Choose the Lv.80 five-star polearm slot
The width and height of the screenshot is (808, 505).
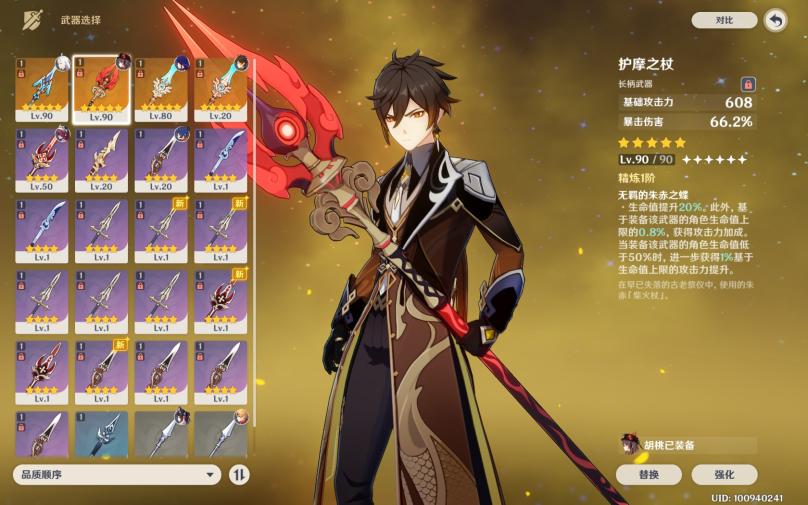(x=160, y=88)
